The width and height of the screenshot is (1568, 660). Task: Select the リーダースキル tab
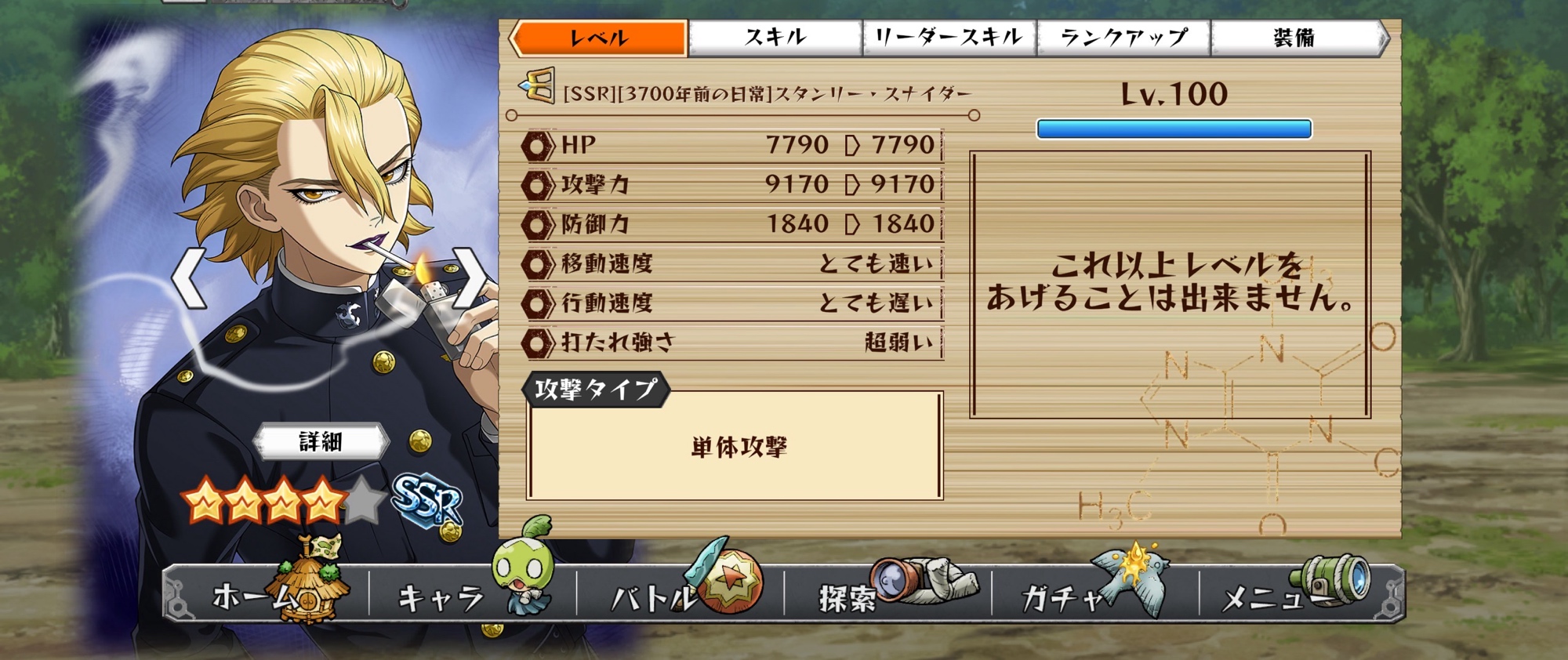tap(949, 38)
